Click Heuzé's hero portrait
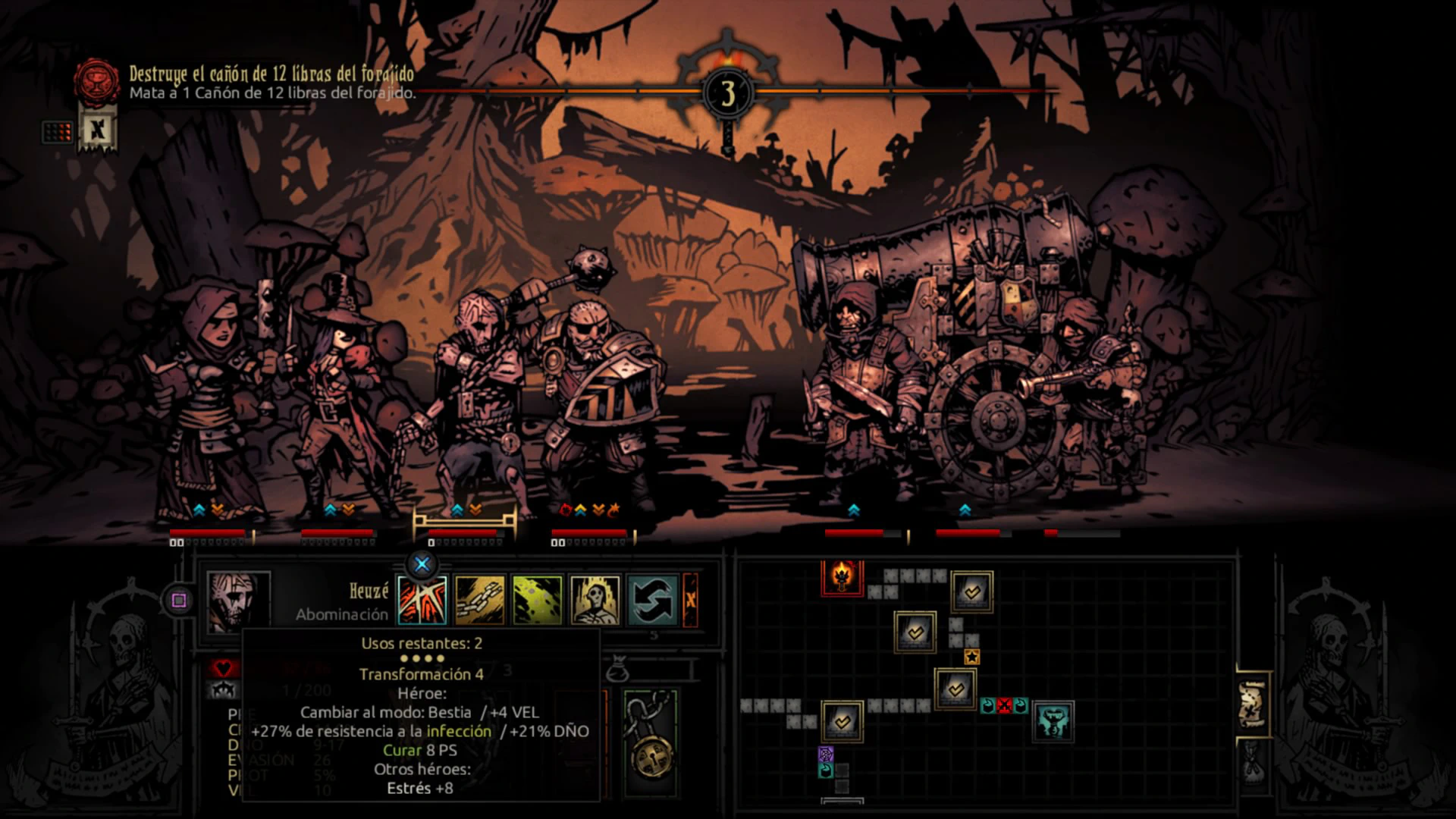 (x=238, y=601)
